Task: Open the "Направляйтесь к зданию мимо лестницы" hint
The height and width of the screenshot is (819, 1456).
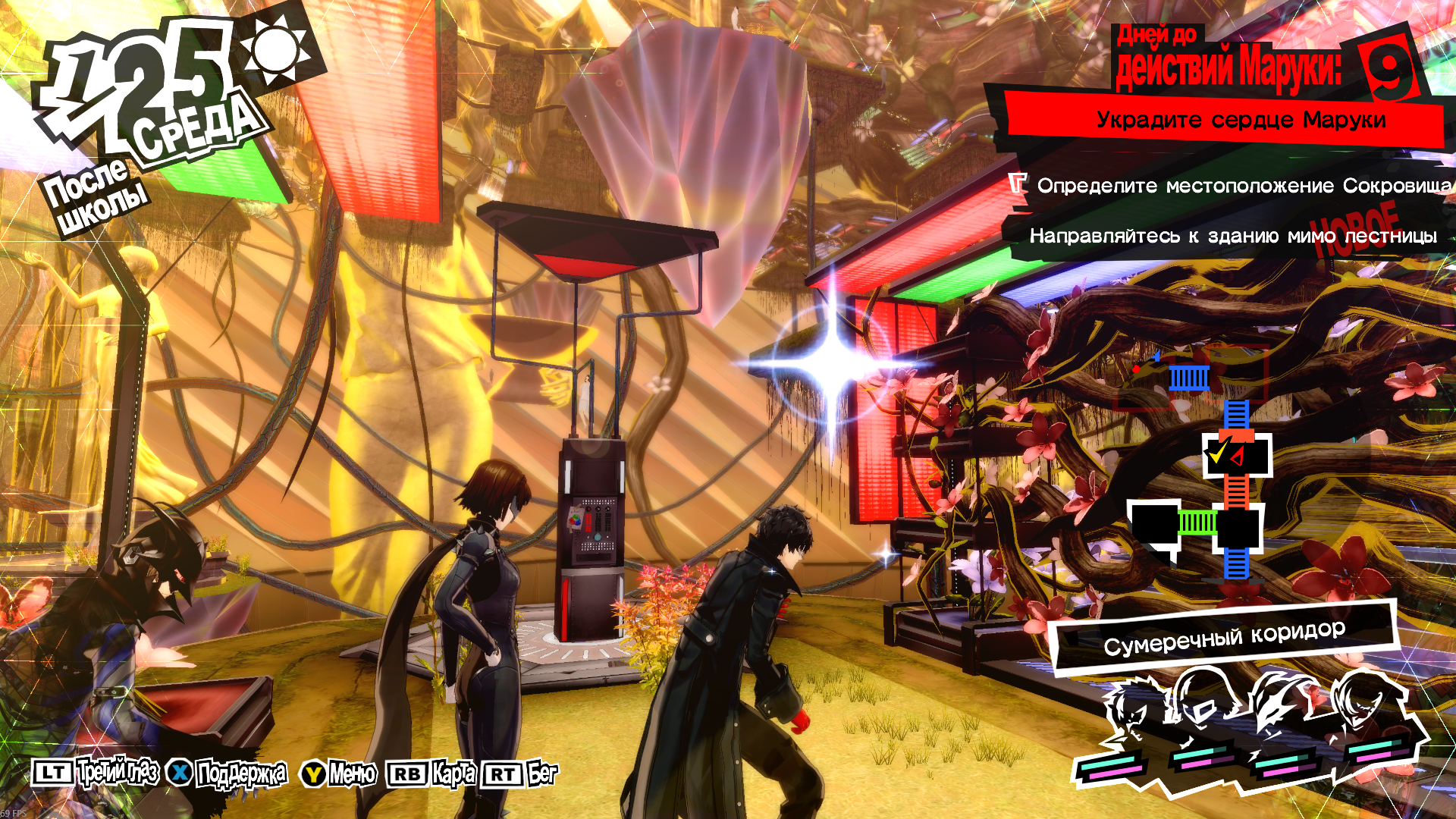Action: (x=1232, y=237)
